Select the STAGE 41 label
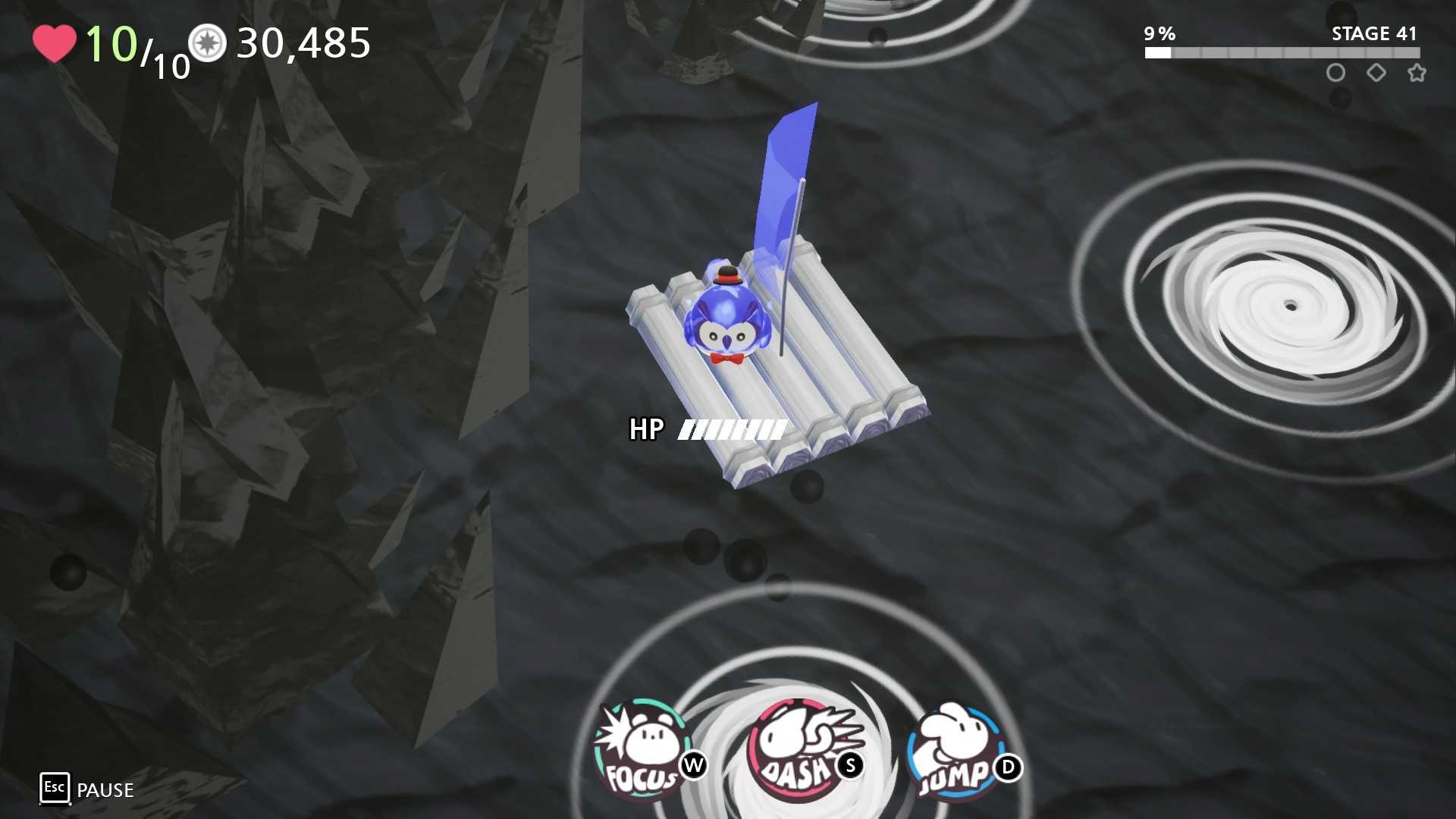 click(1374, 33)
